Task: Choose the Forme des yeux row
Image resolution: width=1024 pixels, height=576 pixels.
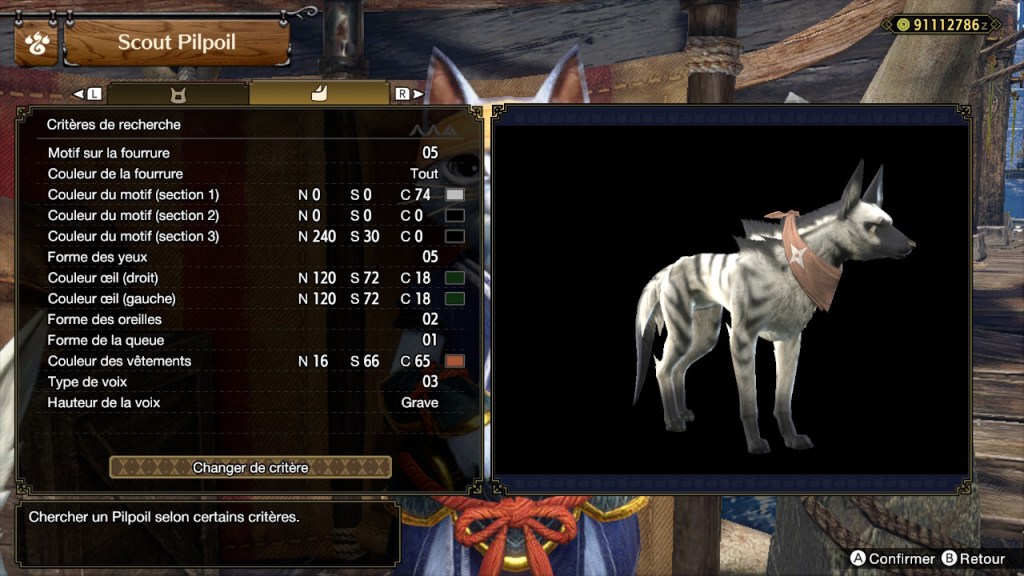Action: [x=243, y=257]
